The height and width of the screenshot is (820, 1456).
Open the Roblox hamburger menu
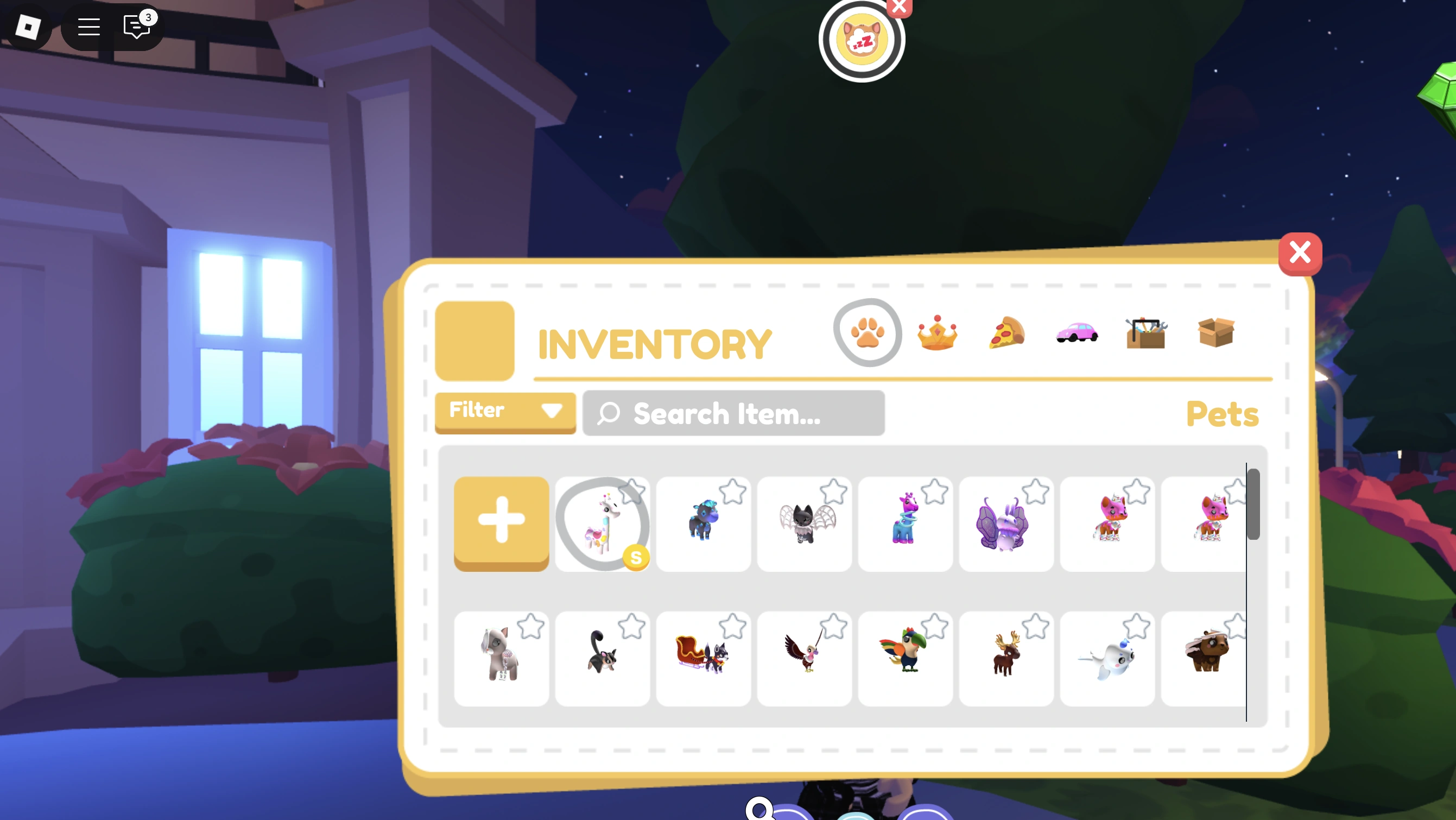(88, 27)
